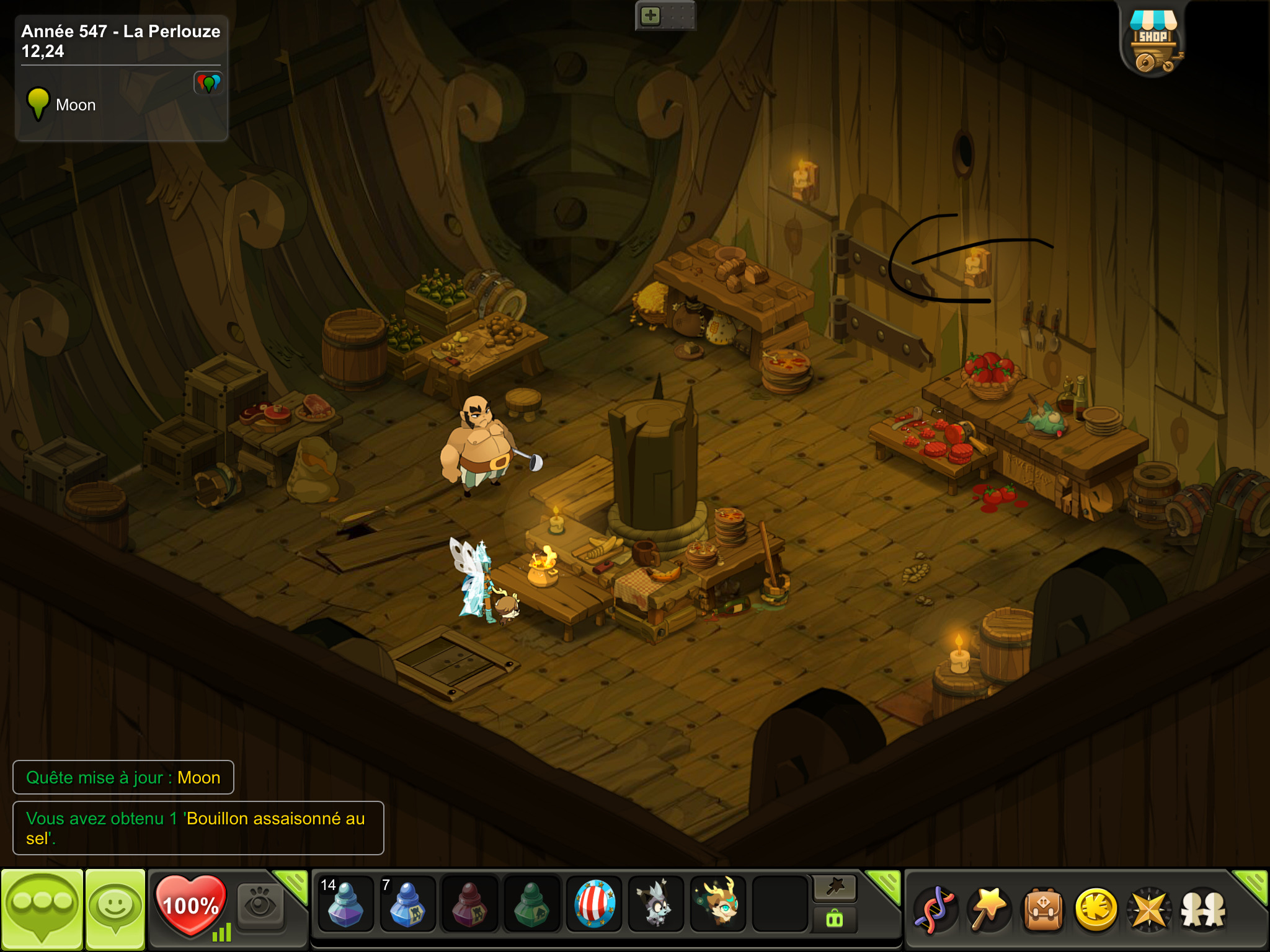1270x952 pixels.
Task: Use the blue potion with 7 count
Action: click(x=407, y=905)
